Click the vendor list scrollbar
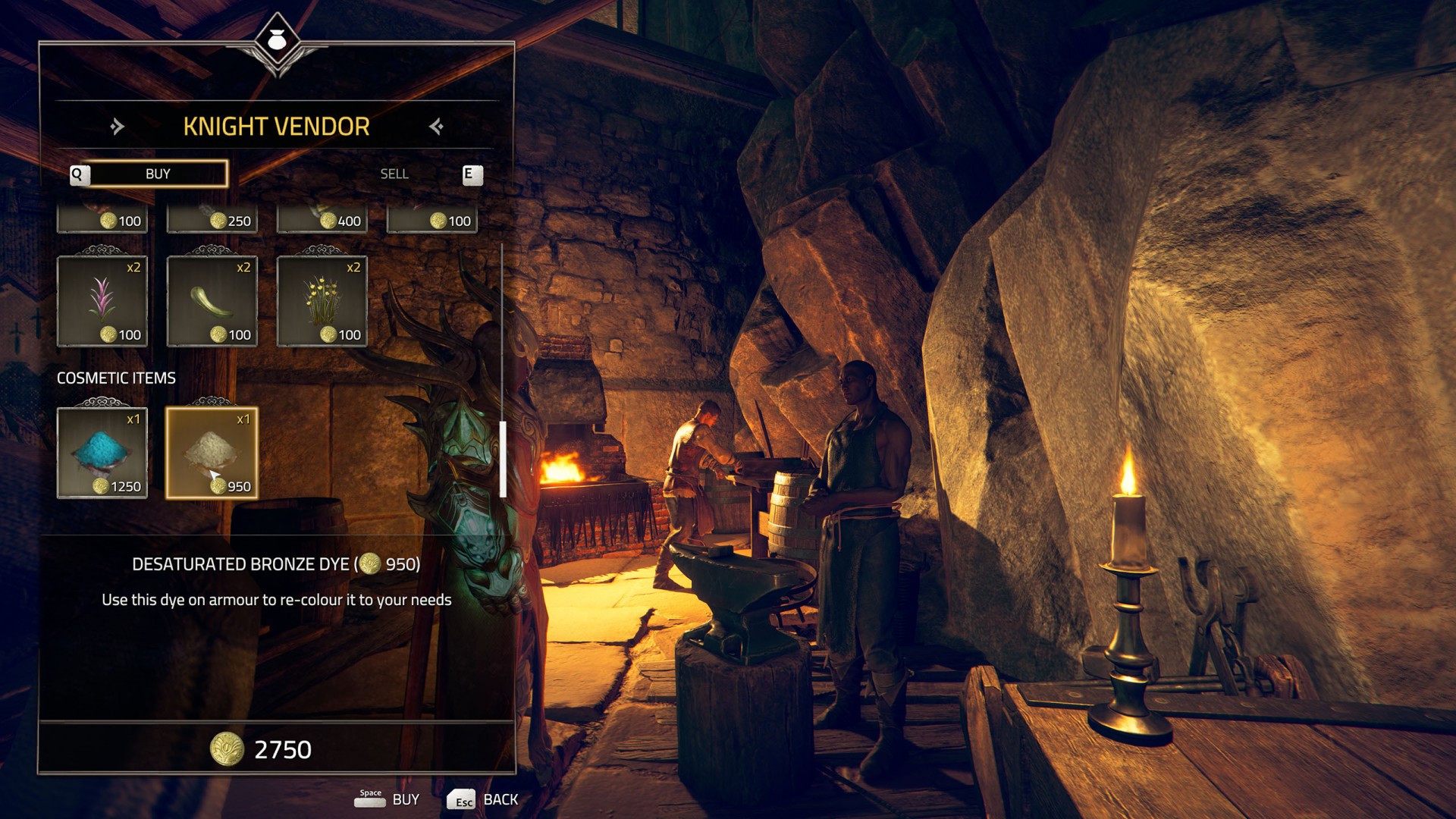The image size is (1456, 819). [x=502, y=458]
